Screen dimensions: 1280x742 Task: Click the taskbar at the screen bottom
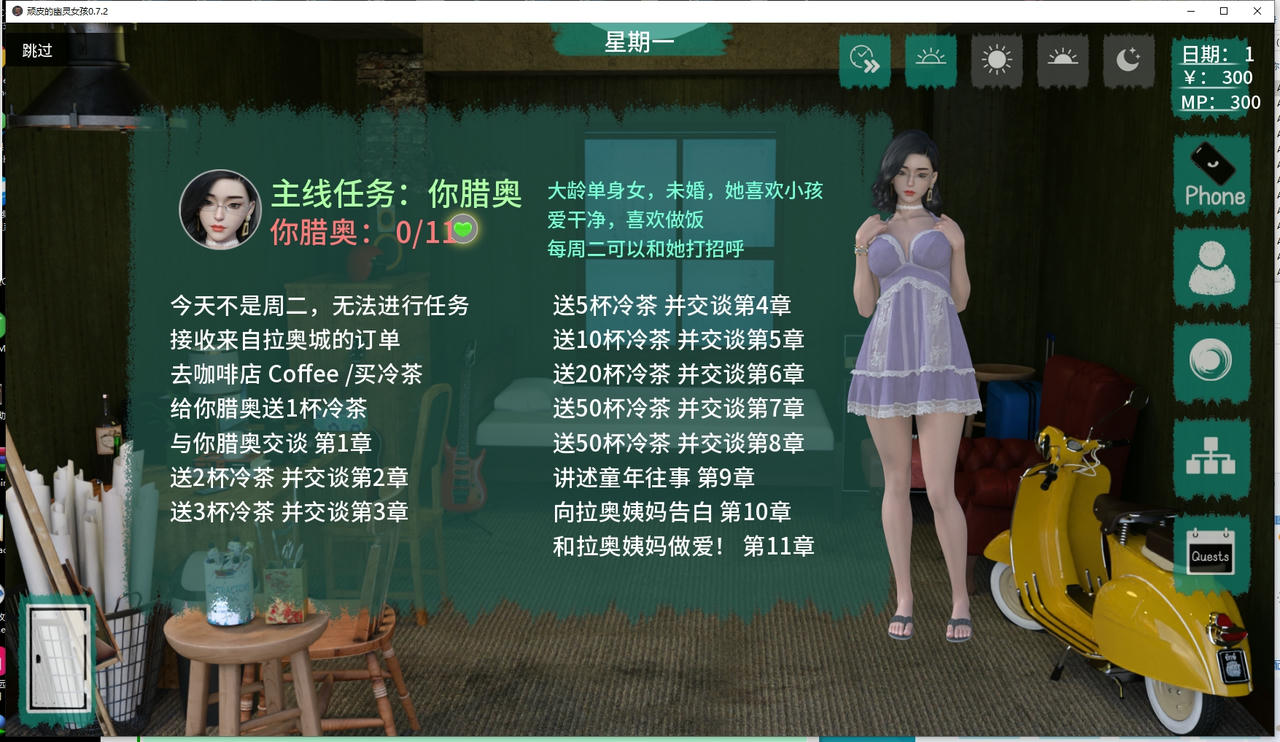pos(640,737)
